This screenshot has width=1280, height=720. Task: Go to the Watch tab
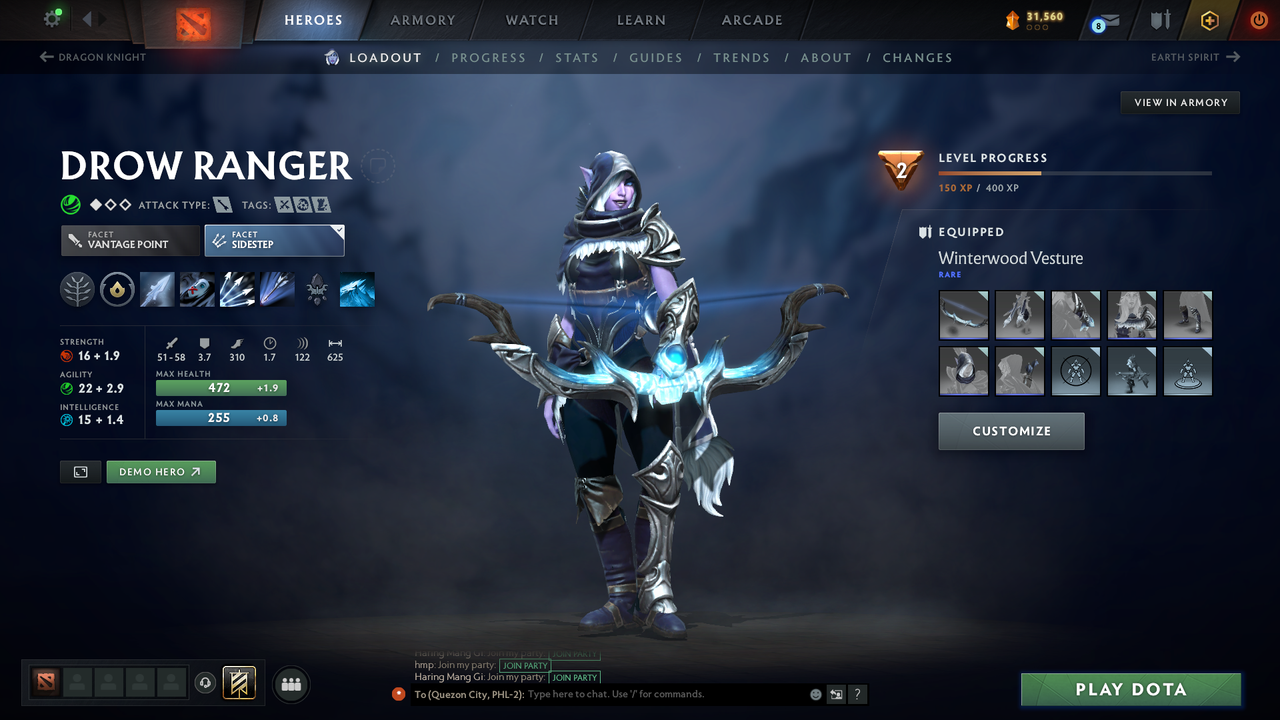[532, 20]
